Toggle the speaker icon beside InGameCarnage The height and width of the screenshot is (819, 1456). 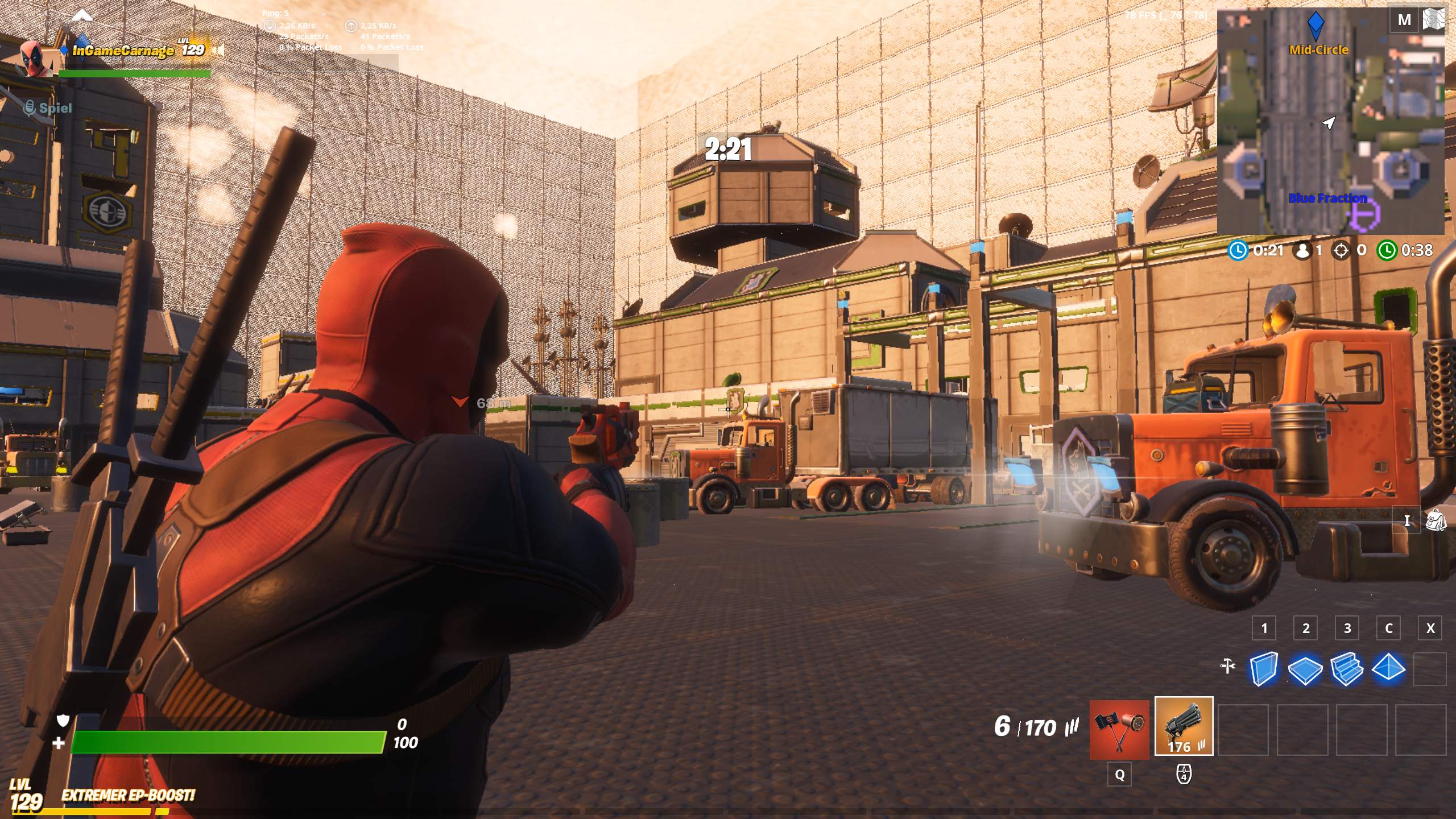[218, 50]
